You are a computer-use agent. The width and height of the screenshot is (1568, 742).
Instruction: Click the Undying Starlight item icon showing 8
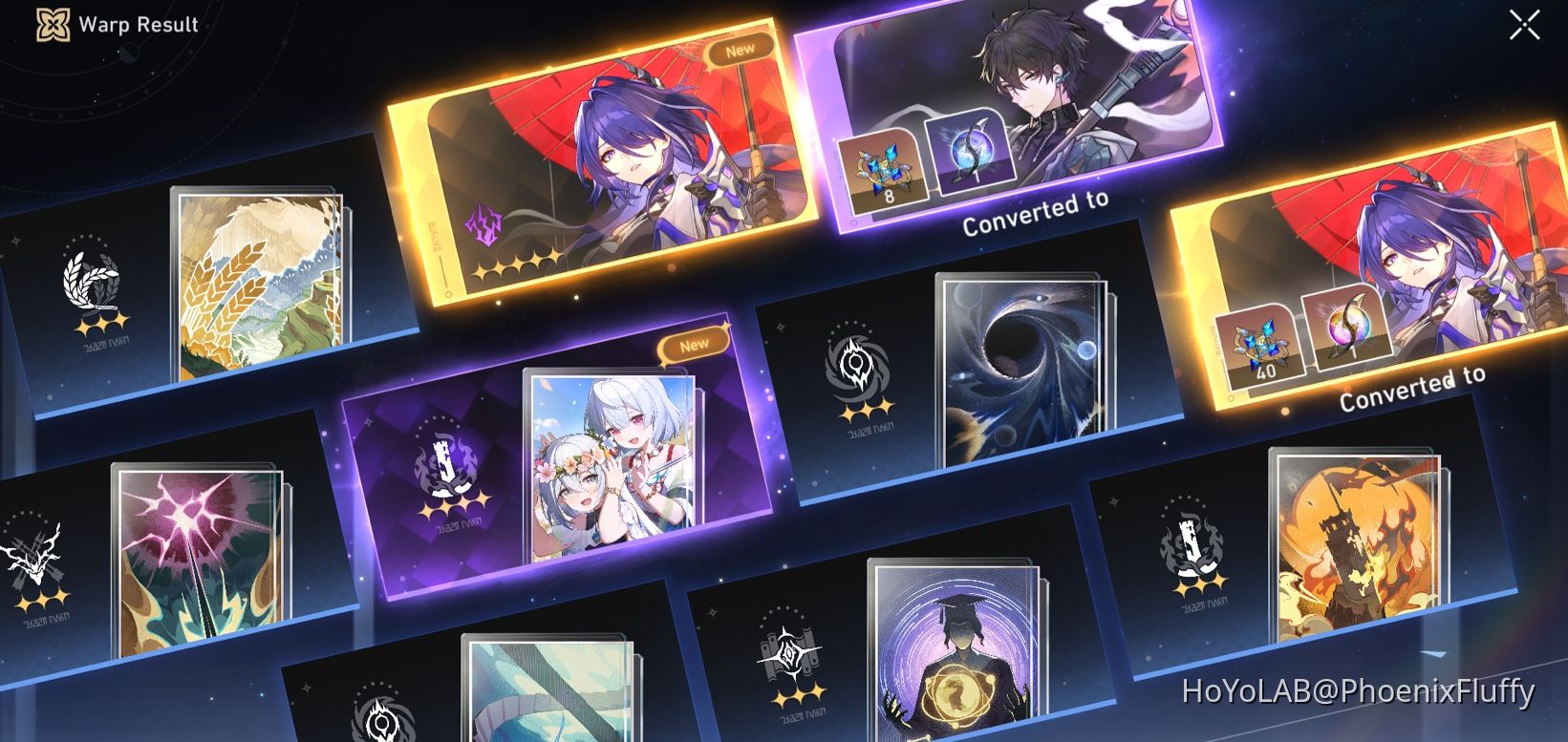tap(884, 169)
